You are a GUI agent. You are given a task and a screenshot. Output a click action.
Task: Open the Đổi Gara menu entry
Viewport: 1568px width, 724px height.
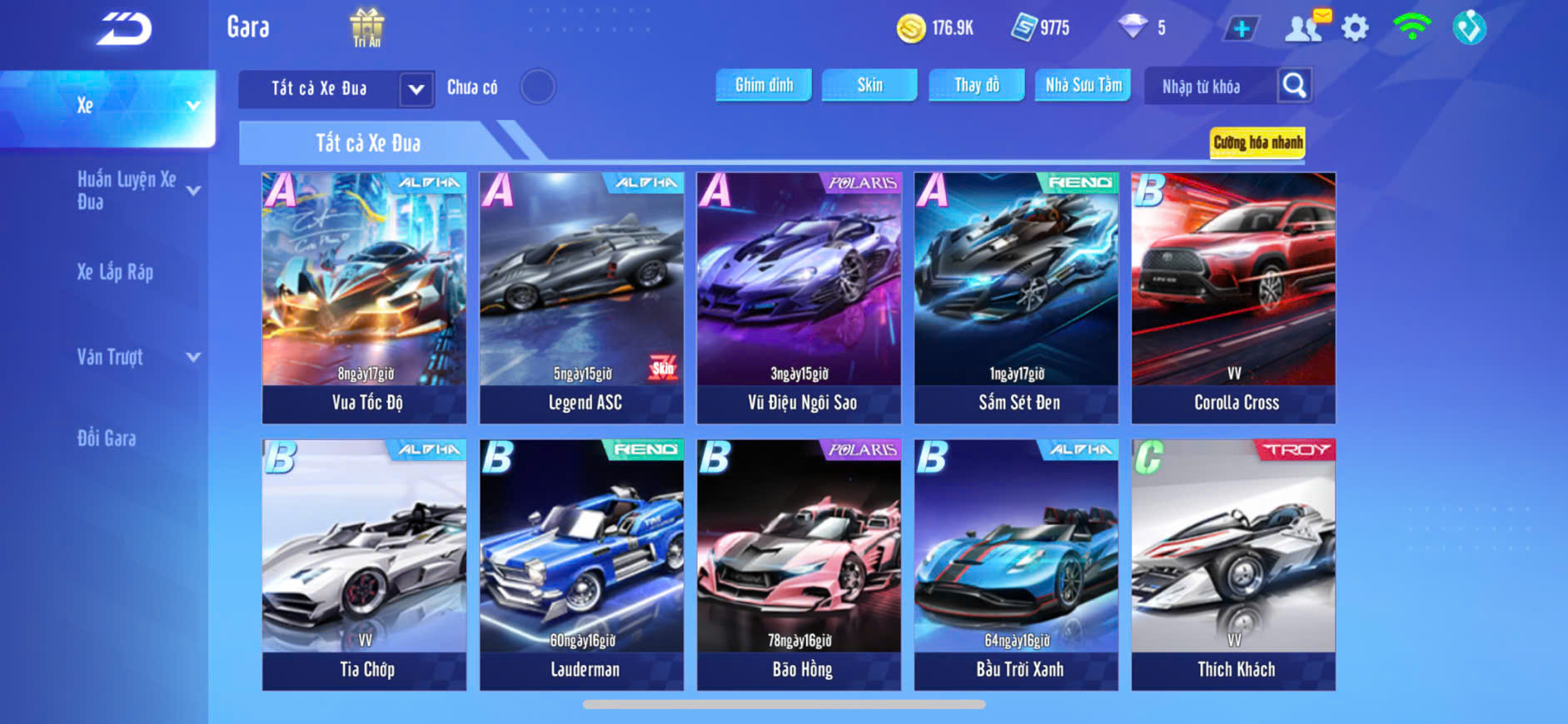coord(107,439)
